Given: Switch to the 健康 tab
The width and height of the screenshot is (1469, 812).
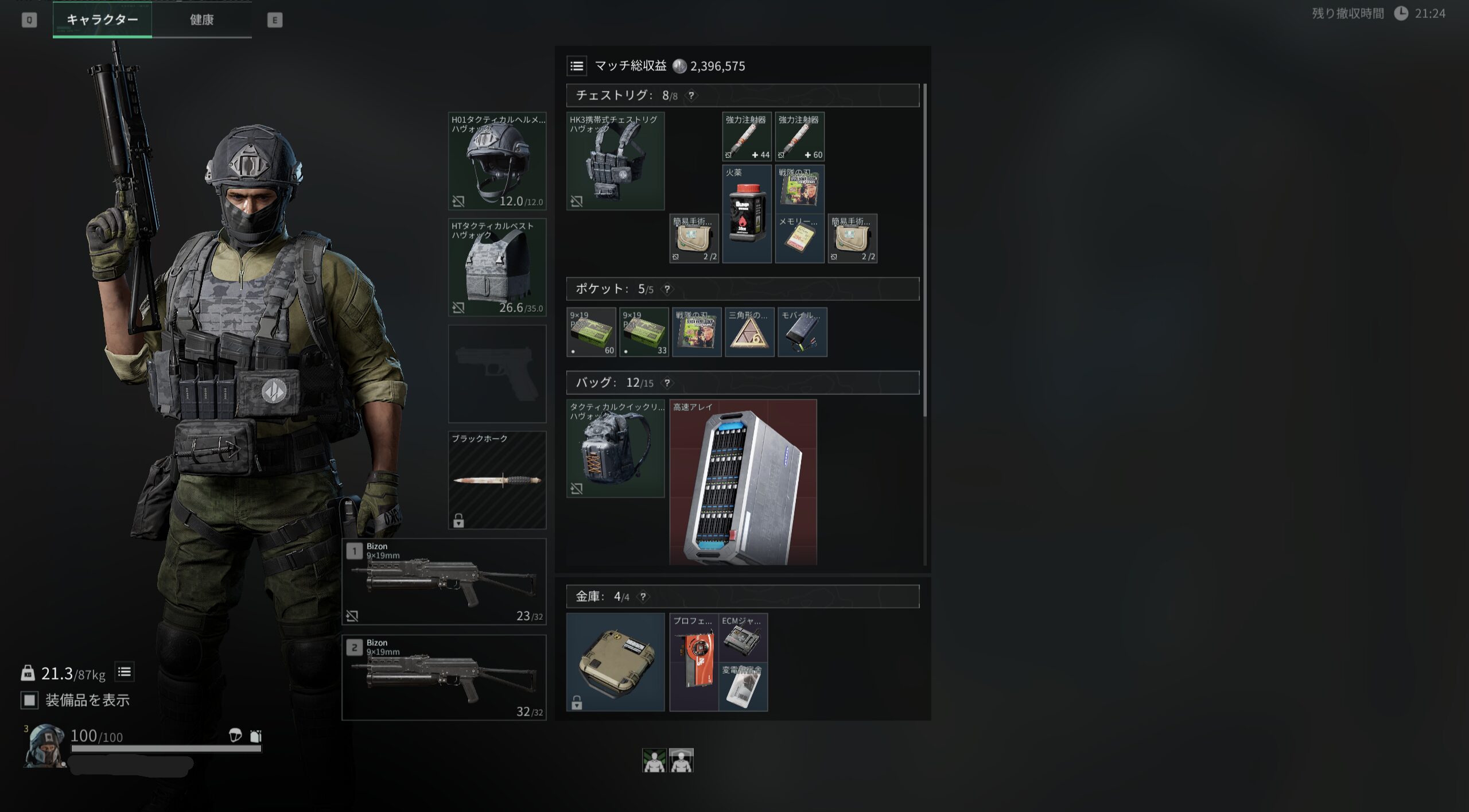Looking at the screenshot, I should coord(201,20).
